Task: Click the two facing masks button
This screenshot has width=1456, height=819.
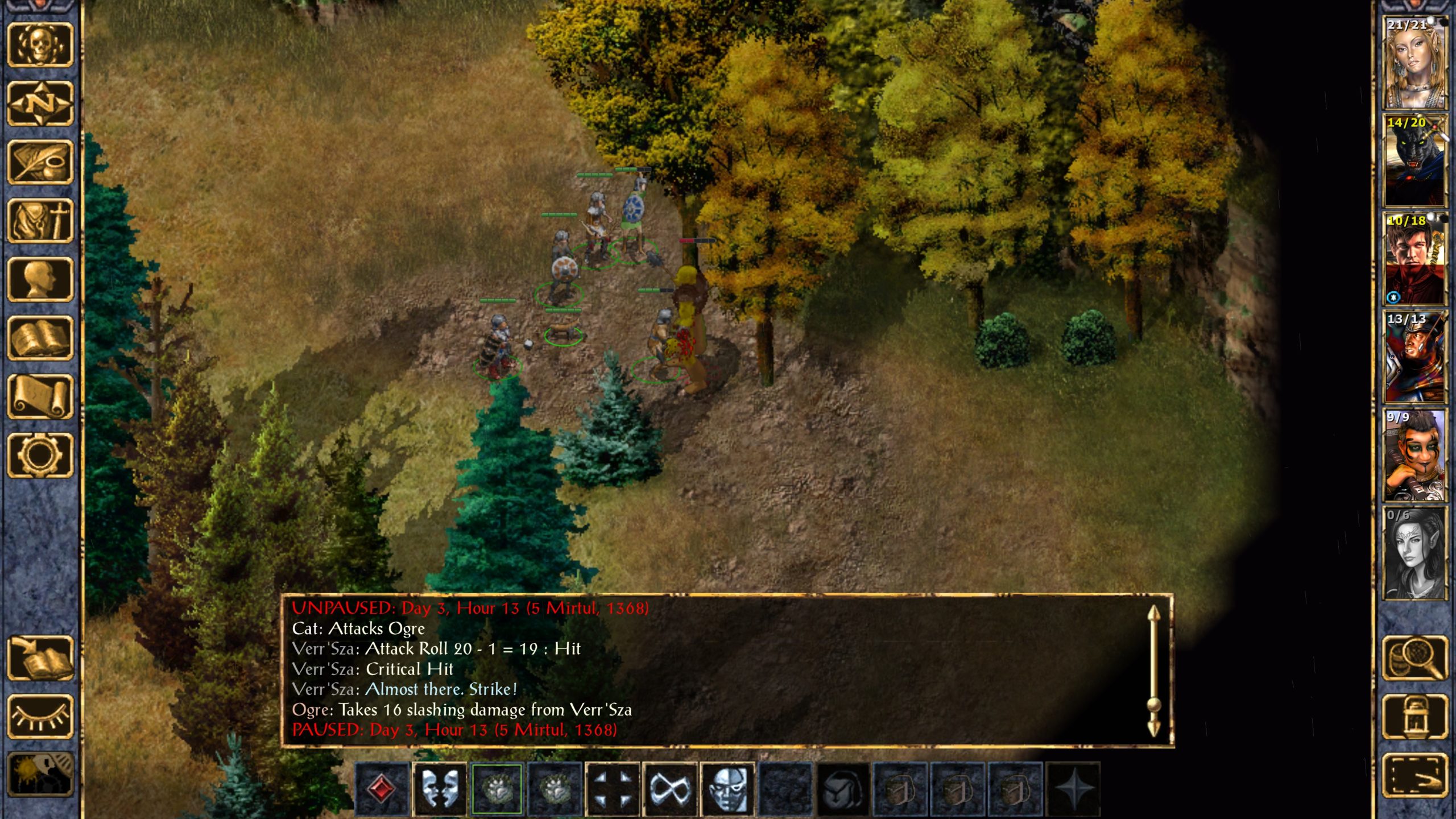Action: coord(440,789)
